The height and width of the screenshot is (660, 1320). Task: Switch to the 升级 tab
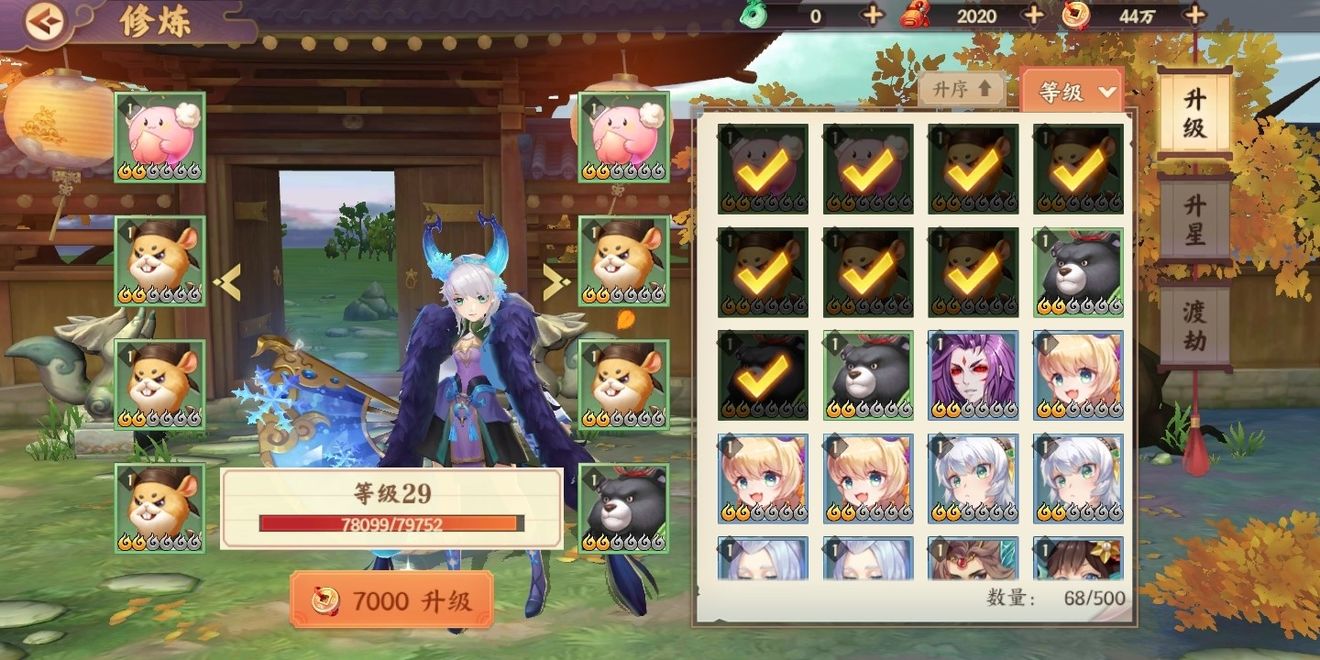[x=1194, y=112]
